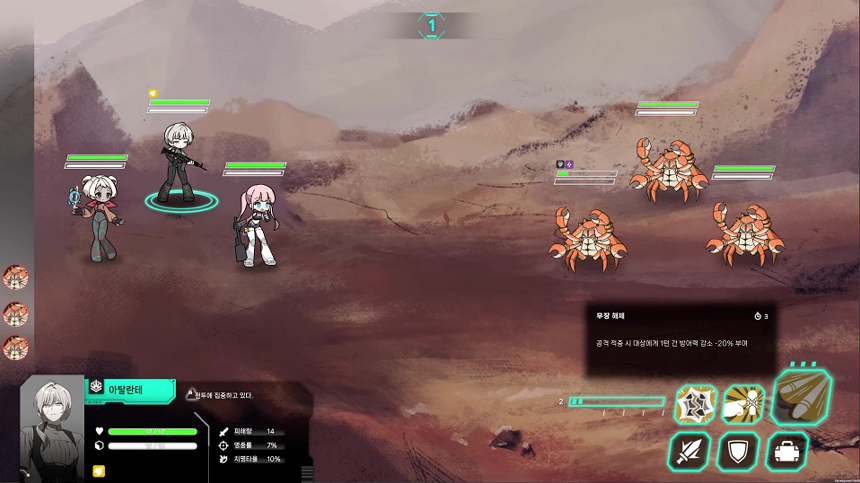This screenshot has height=483, width=860.
Task: Open the briefcase item menu
Action: [x=787, y=451]
